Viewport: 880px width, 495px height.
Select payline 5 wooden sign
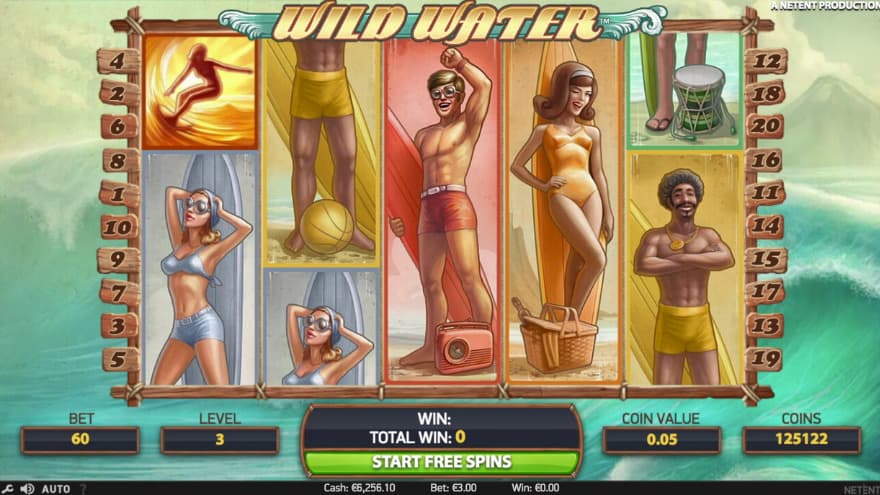point(118,358)
